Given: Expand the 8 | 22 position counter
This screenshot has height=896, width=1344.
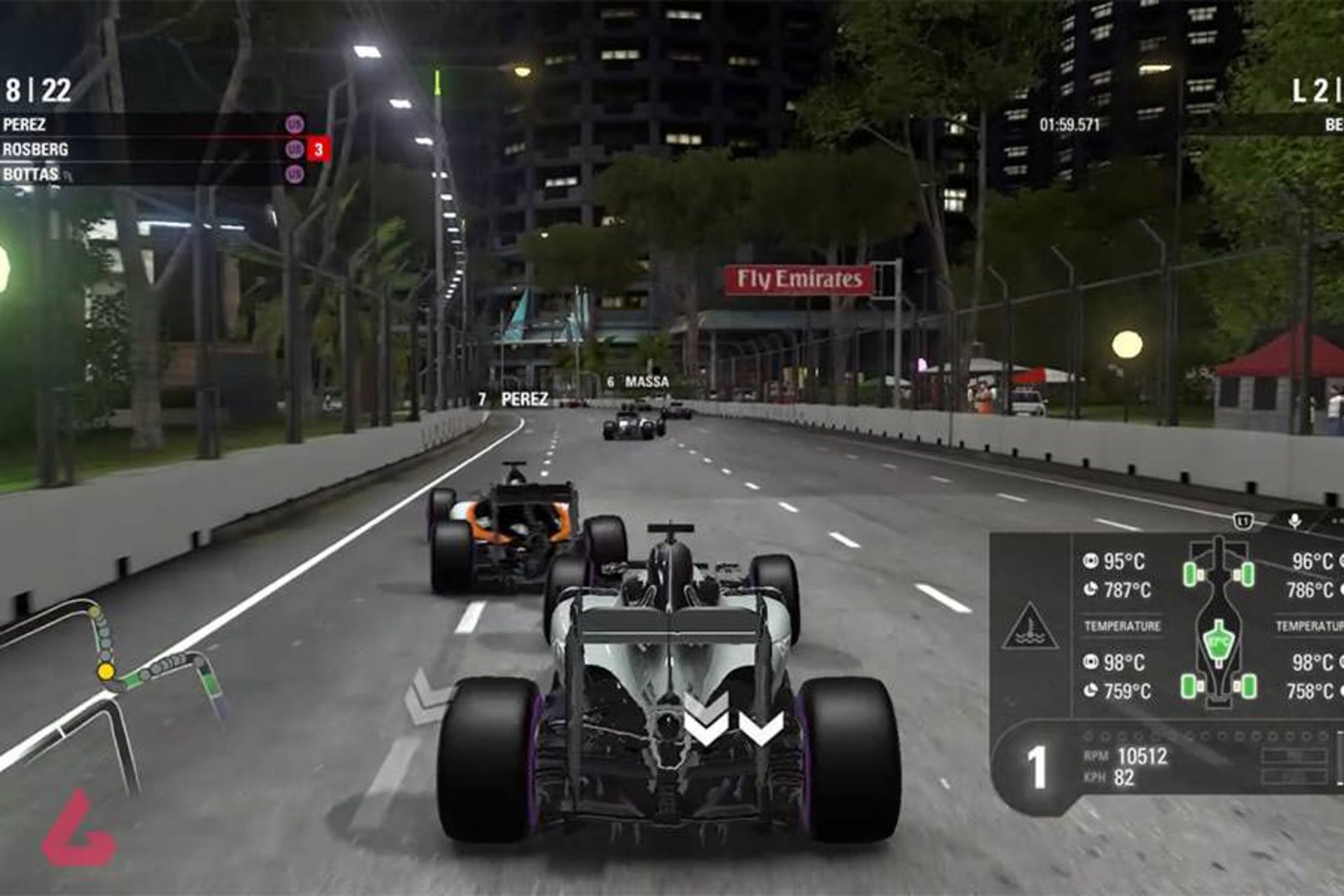Looking at the screenshot, I should point(36,90).
